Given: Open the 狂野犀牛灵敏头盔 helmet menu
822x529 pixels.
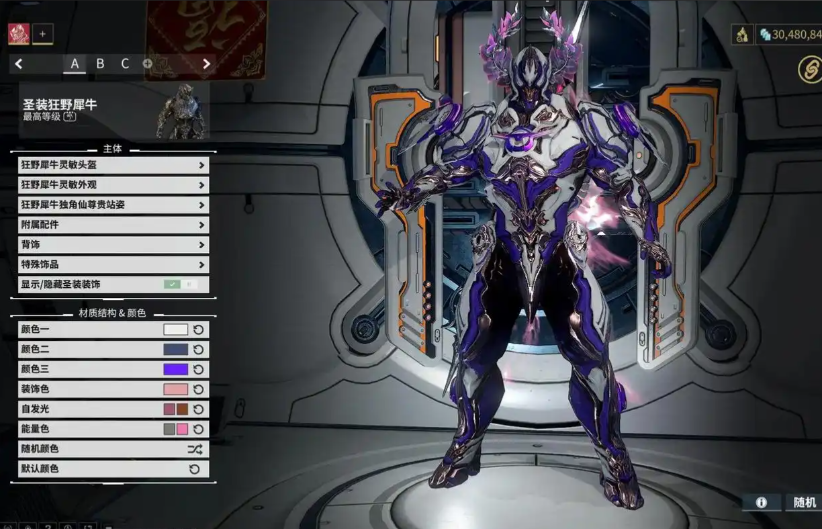Looking at the screenshot, I should click(x=113, y=165).
